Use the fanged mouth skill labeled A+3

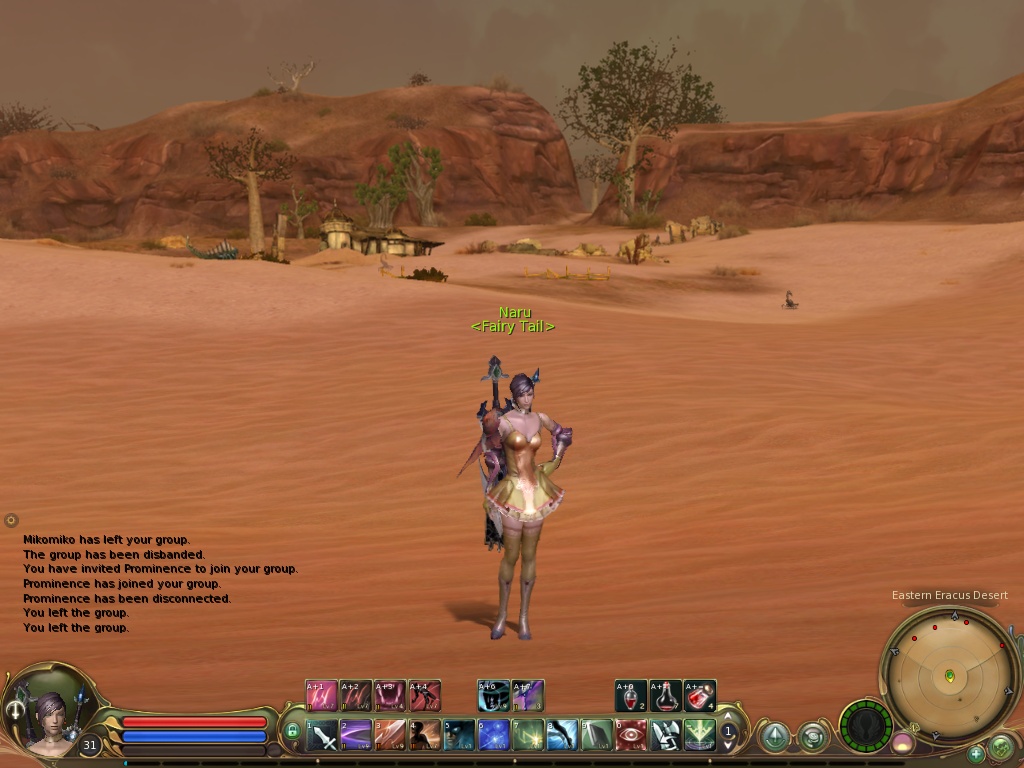tap(390, 696)
